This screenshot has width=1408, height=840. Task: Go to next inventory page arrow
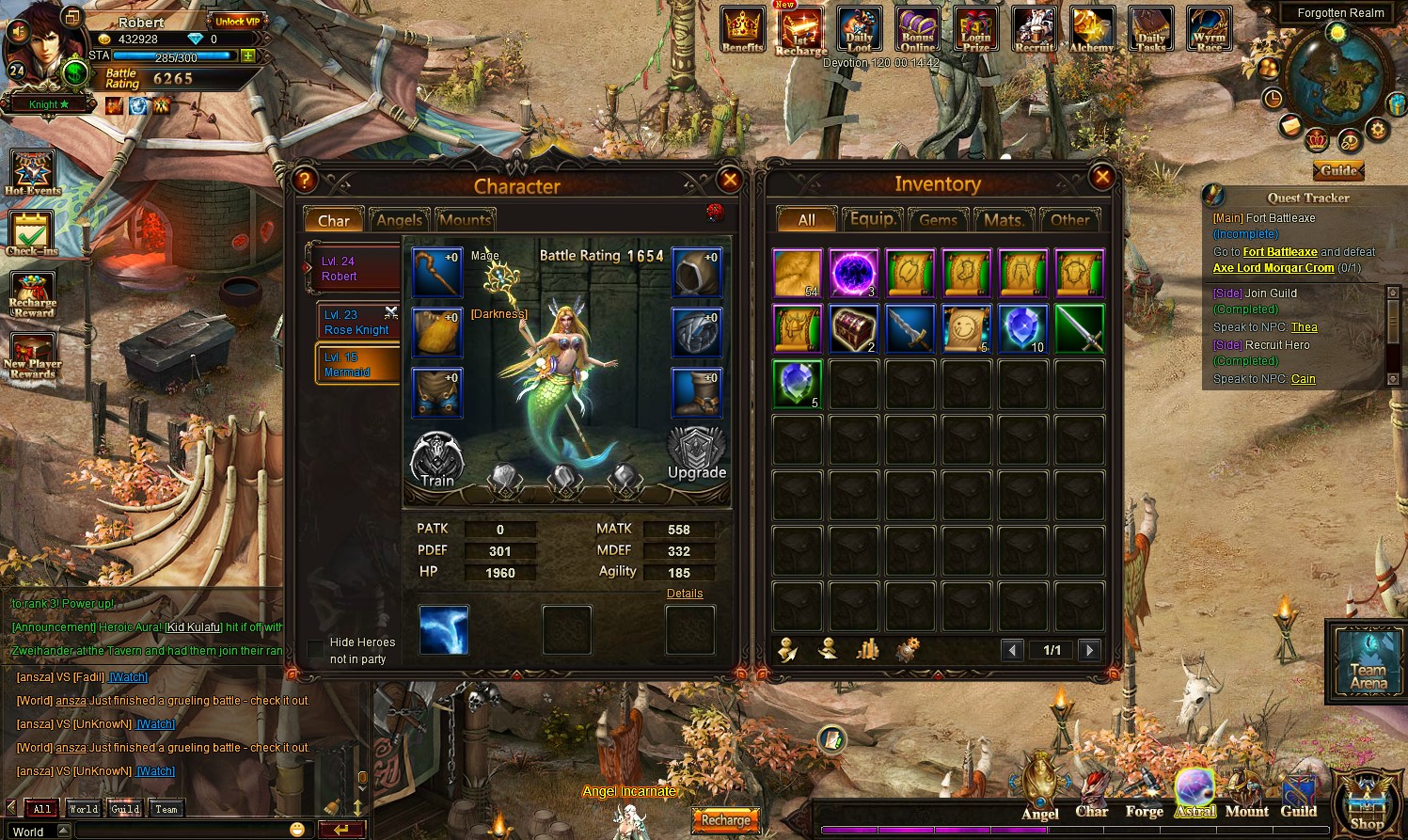(1089, 650)
